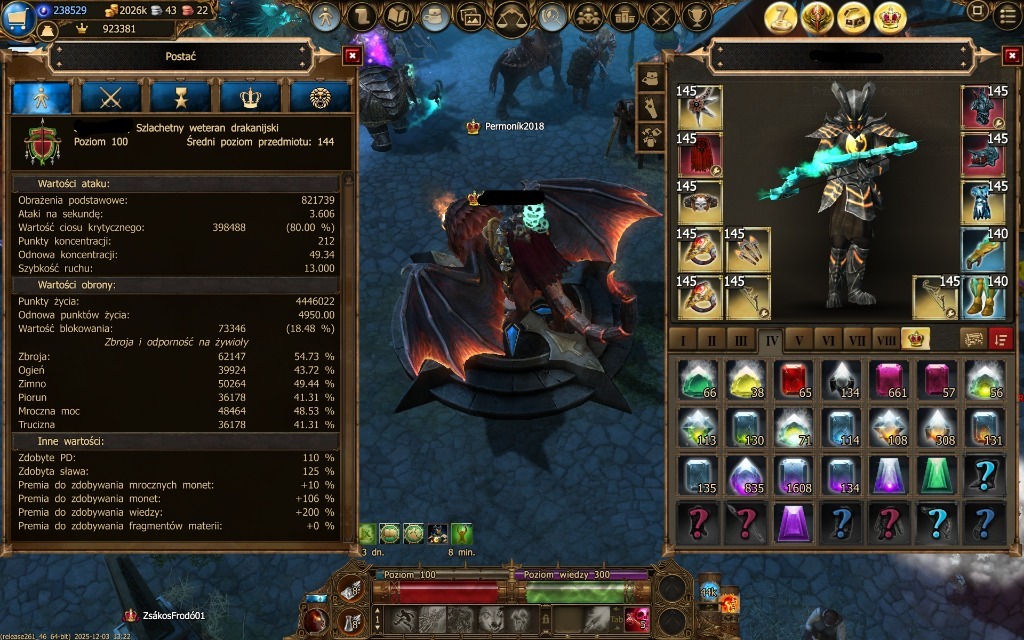Screen dimensions: 1024x640
Task: Select inventory bag tab VIII
Action: click(885, 338)
